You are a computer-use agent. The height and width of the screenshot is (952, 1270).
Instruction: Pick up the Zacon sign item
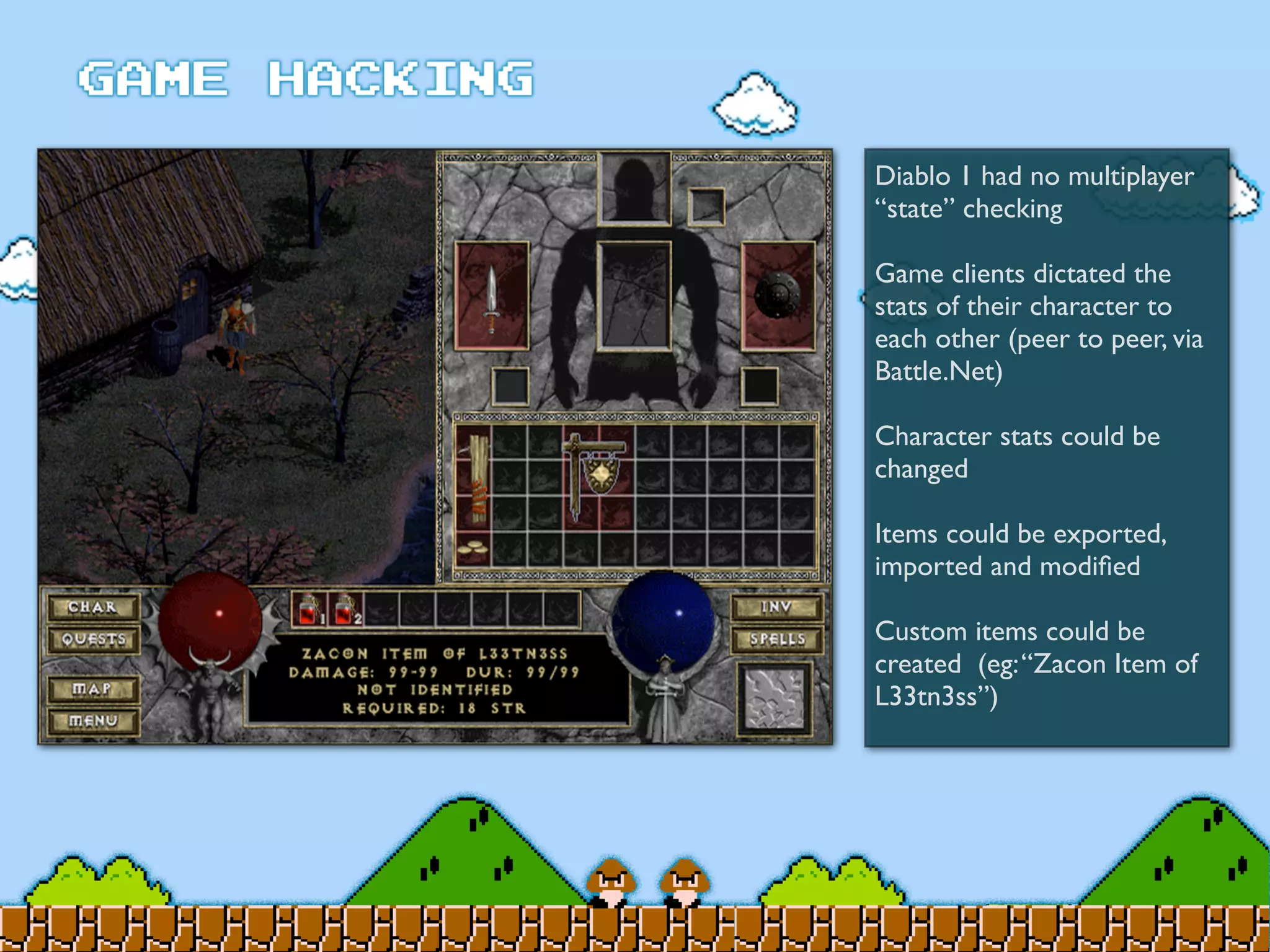coord(597,474)
